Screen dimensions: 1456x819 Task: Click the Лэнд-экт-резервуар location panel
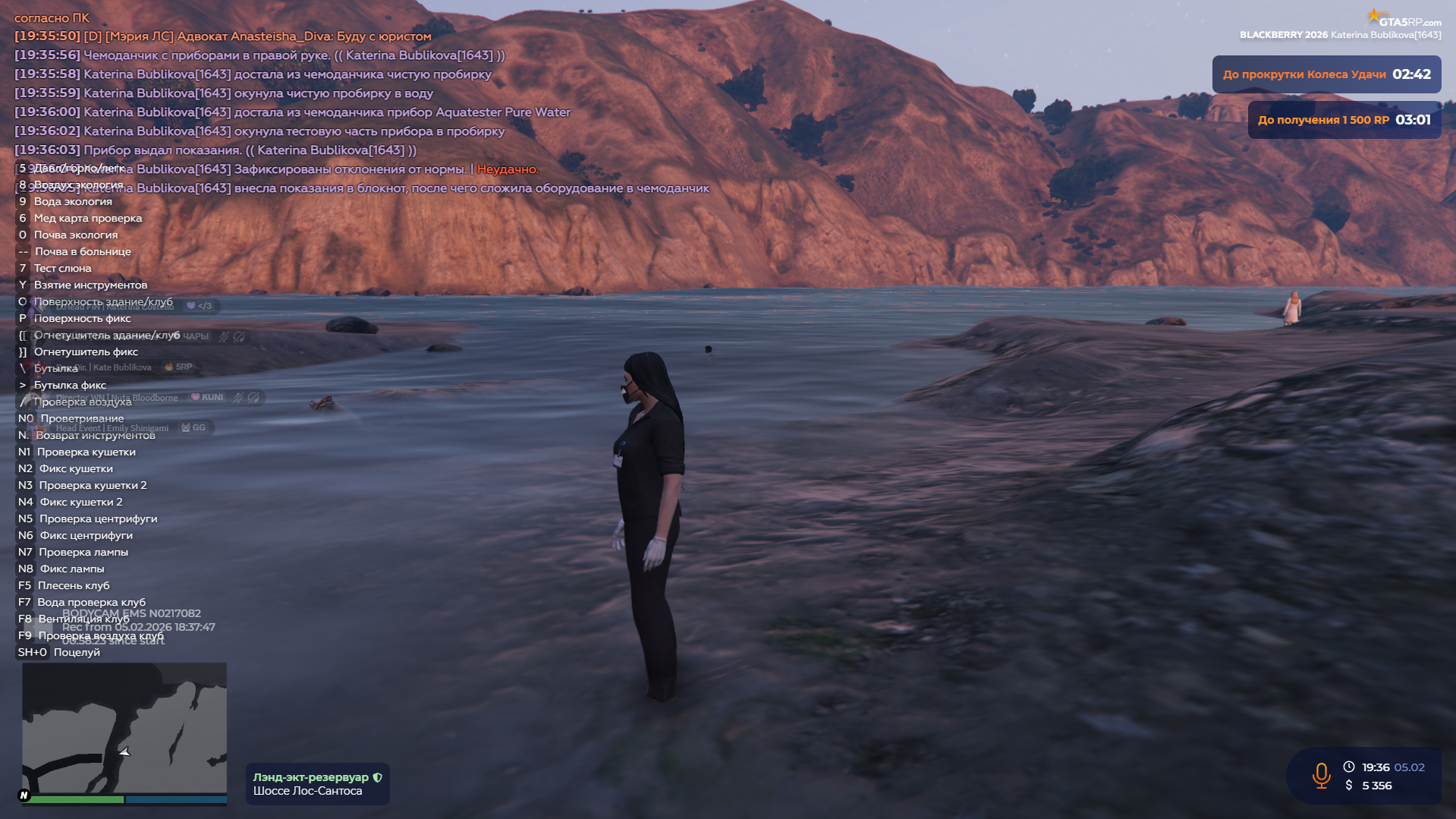[x=317, y=784]
